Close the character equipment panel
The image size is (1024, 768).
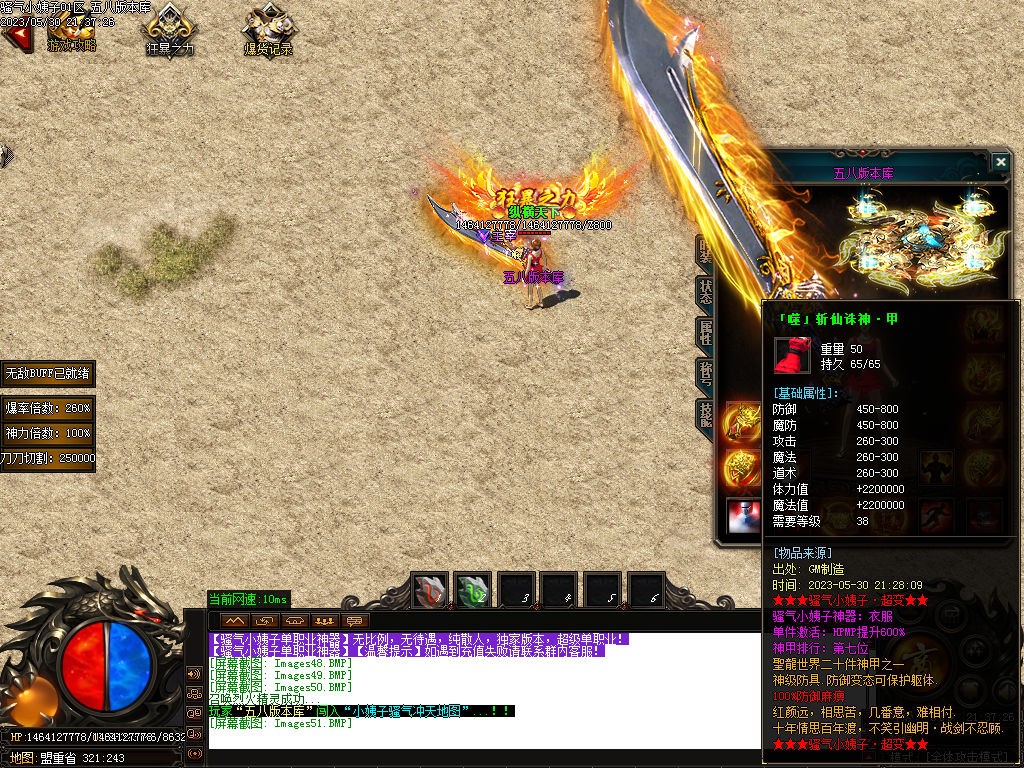[1000, 162]
